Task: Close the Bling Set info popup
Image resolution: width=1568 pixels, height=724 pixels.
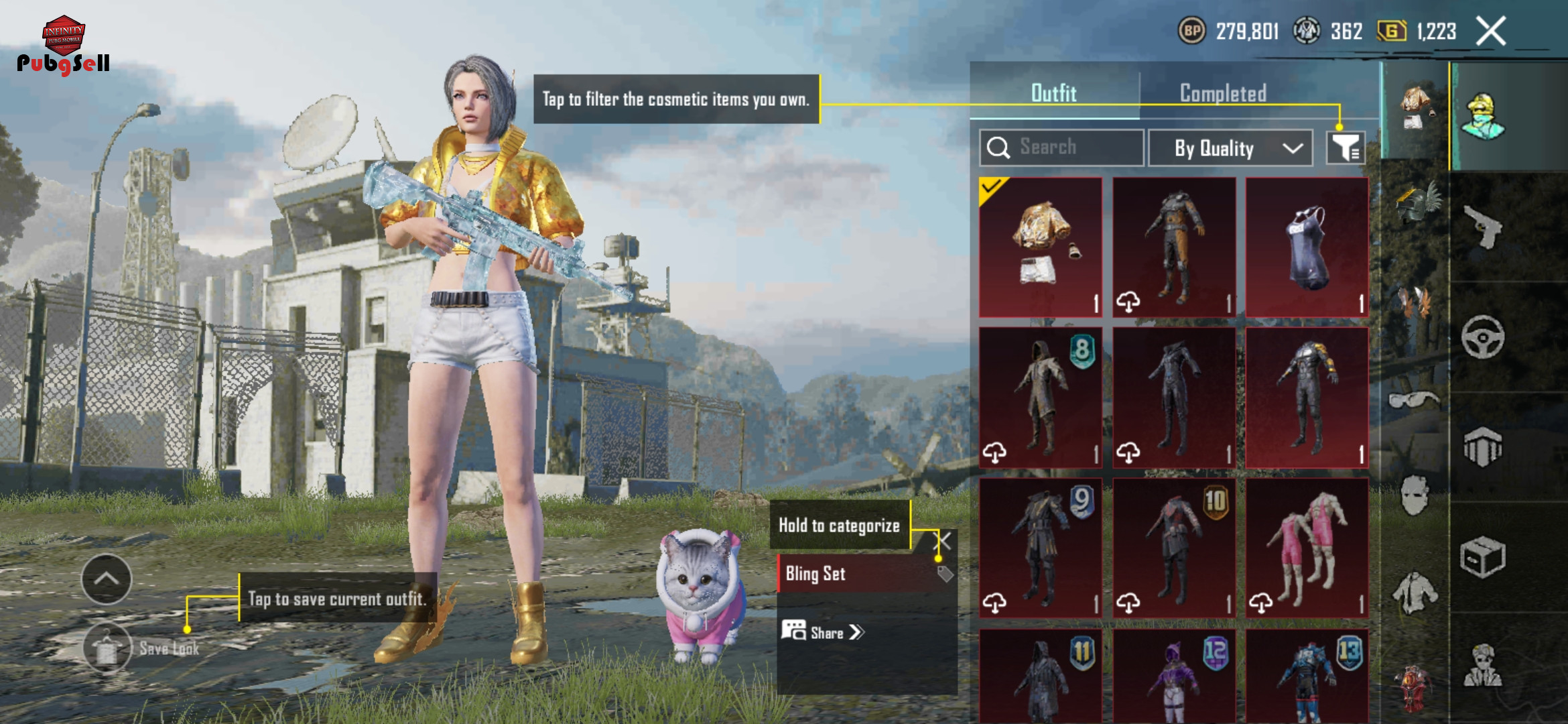Action: 942,541
